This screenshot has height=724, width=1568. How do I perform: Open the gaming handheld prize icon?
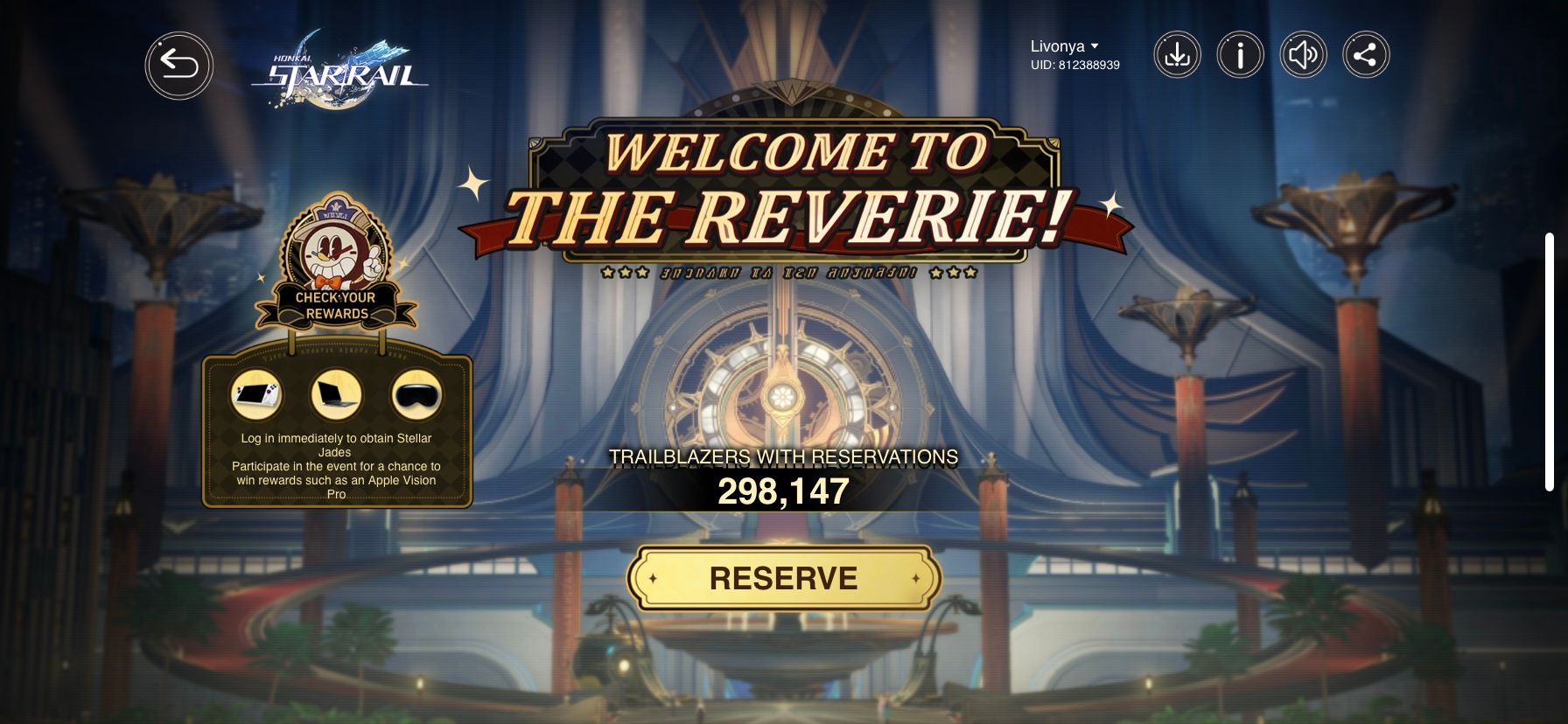[x=257, y=395]
